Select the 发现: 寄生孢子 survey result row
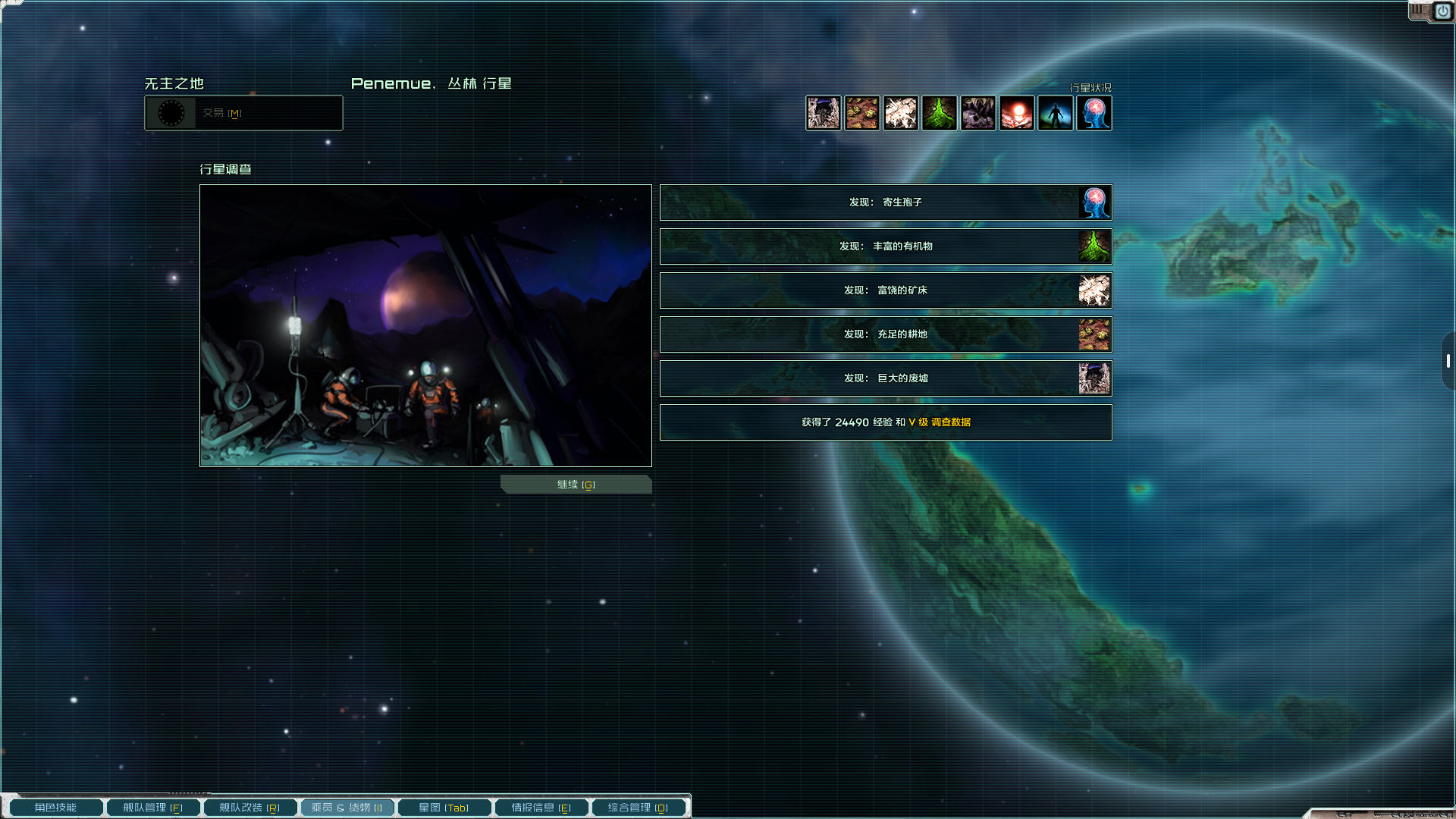The image size is (1456, 819). tap(885, 202)
